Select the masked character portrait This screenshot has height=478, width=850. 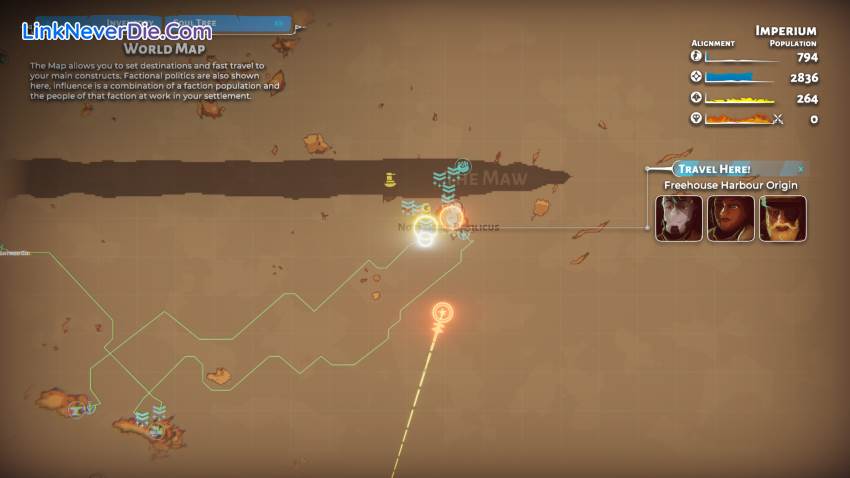pyautogui.click(x=679, y=218)
